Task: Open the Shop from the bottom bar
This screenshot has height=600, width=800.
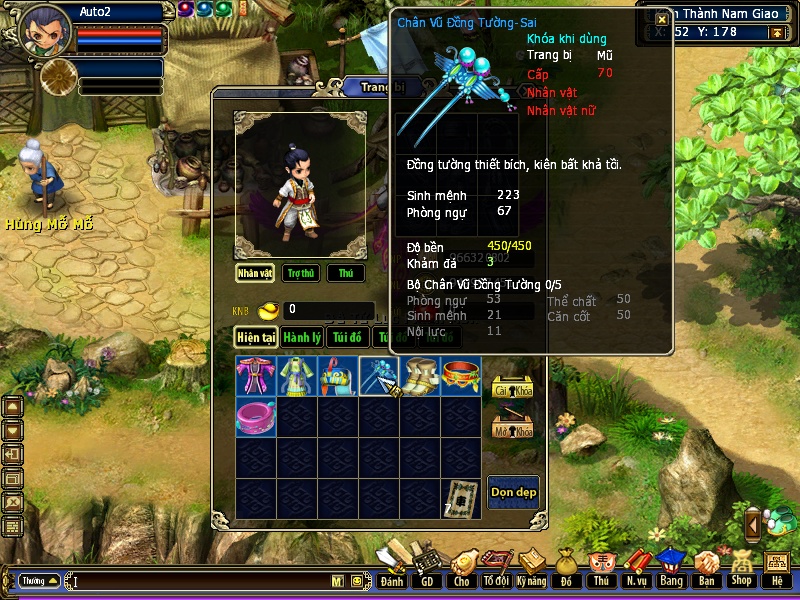Action: [x=741, y=566]
